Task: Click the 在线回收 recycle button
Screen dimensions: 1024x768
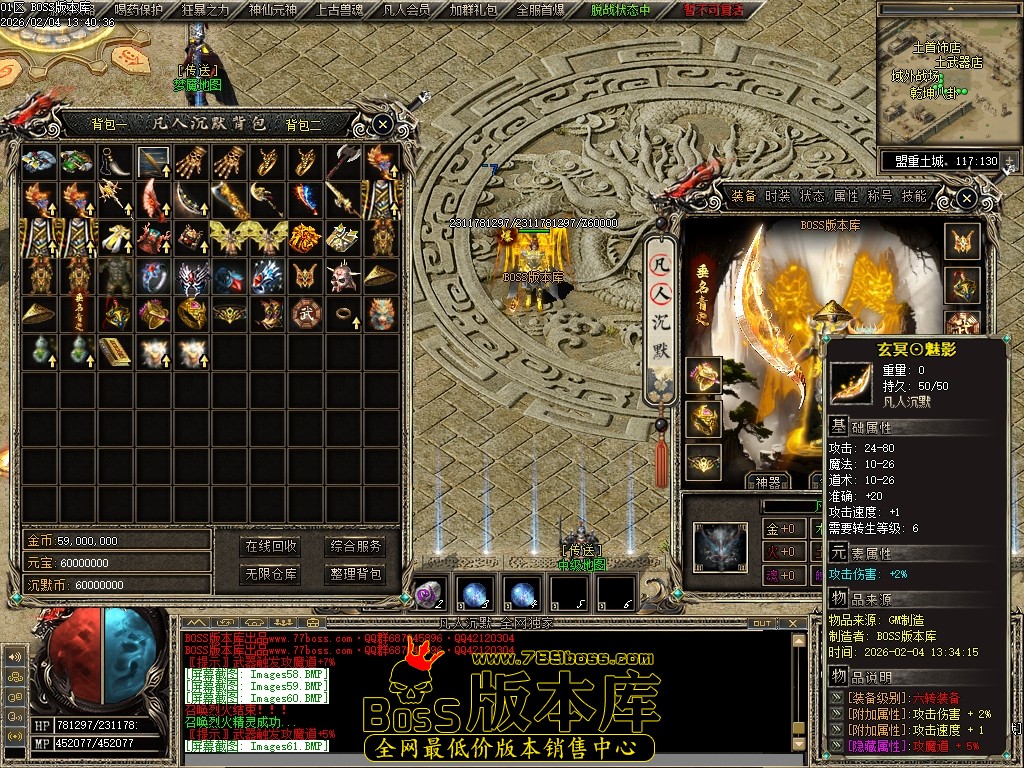Action: (271, 546)
